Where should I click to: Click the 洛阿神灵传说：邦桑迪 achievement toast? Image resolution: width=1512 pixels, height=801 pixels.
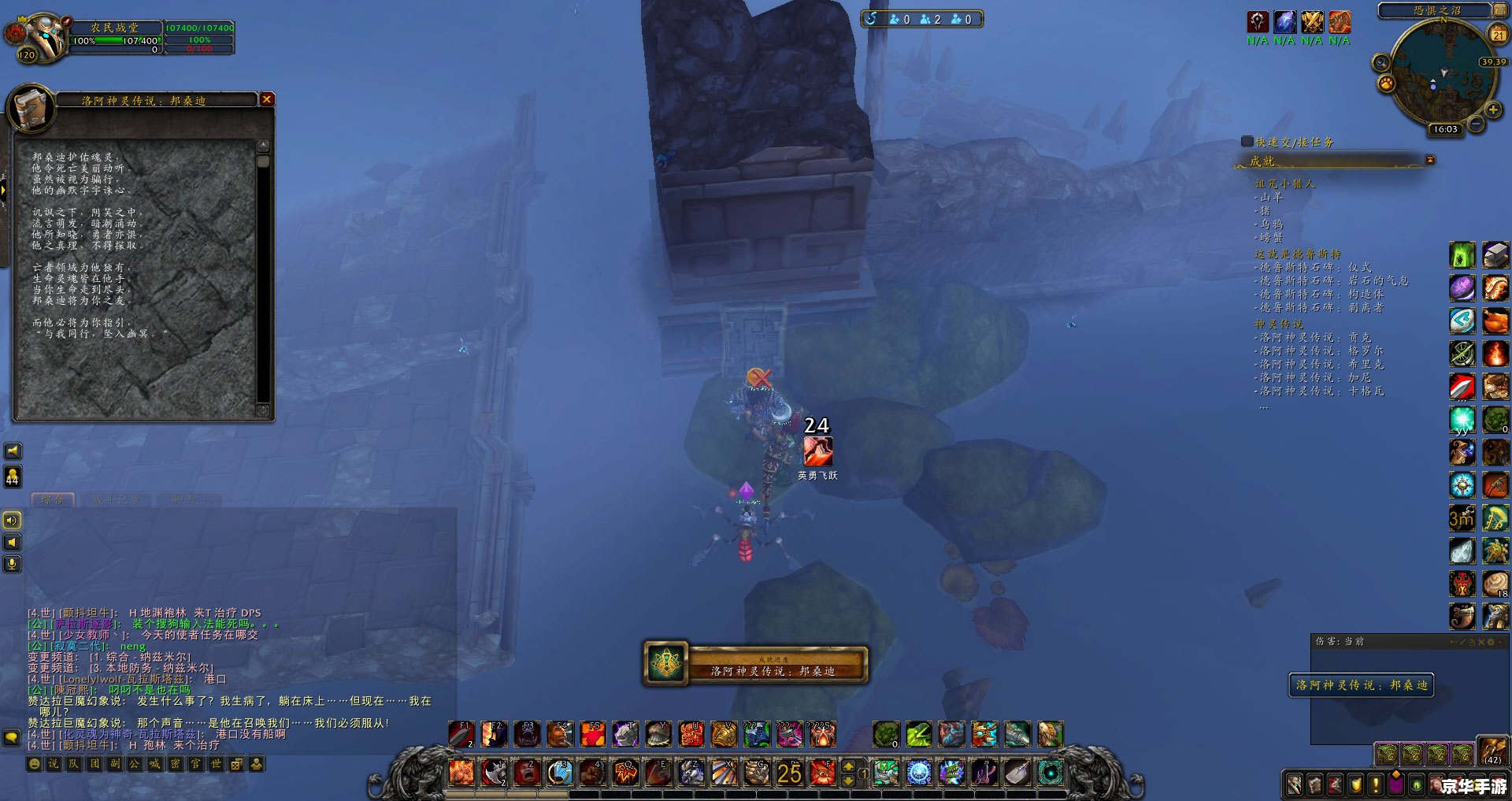tap(756, 665)
